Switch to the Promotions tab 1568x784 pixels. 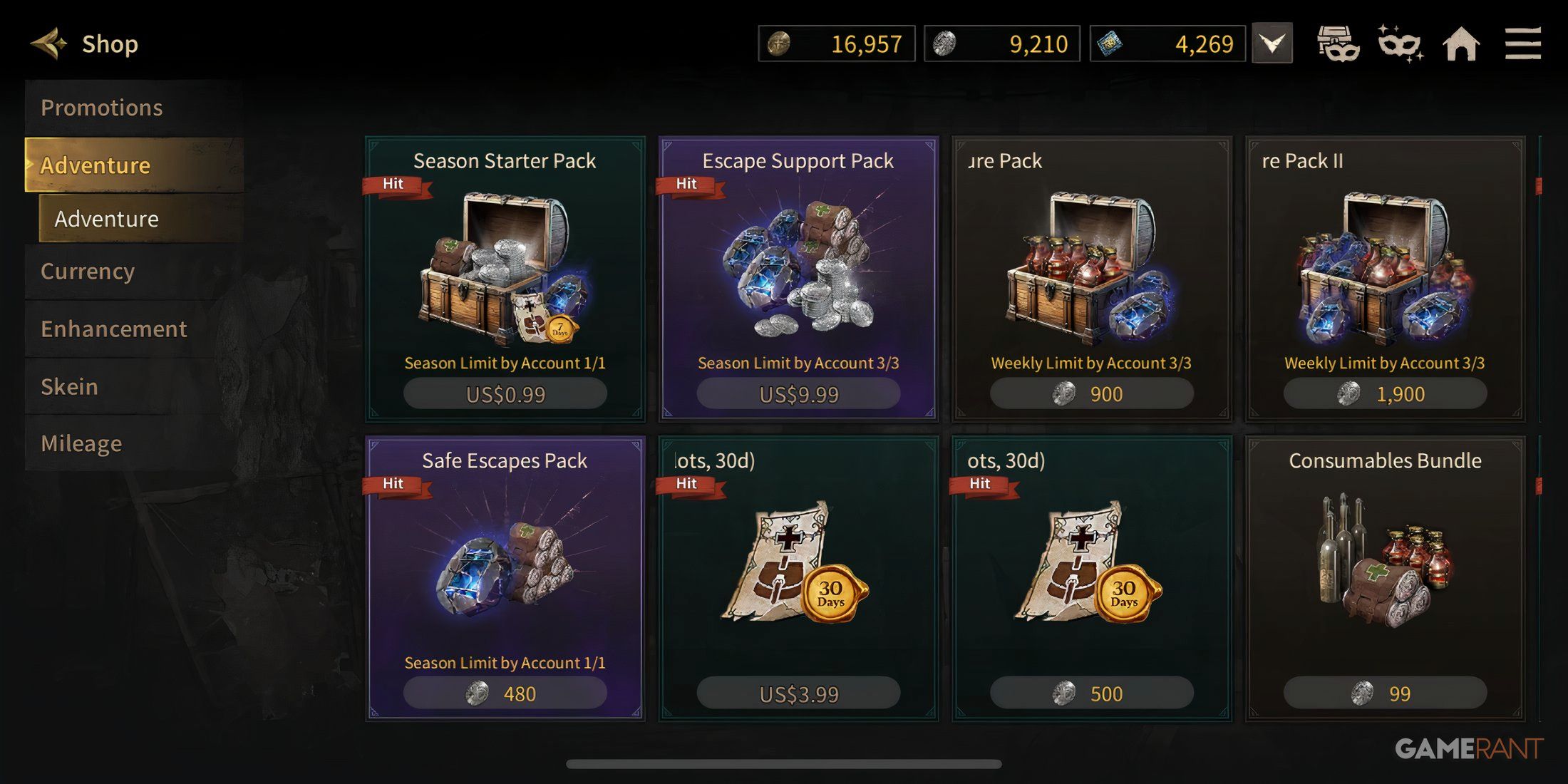point(102,107)
